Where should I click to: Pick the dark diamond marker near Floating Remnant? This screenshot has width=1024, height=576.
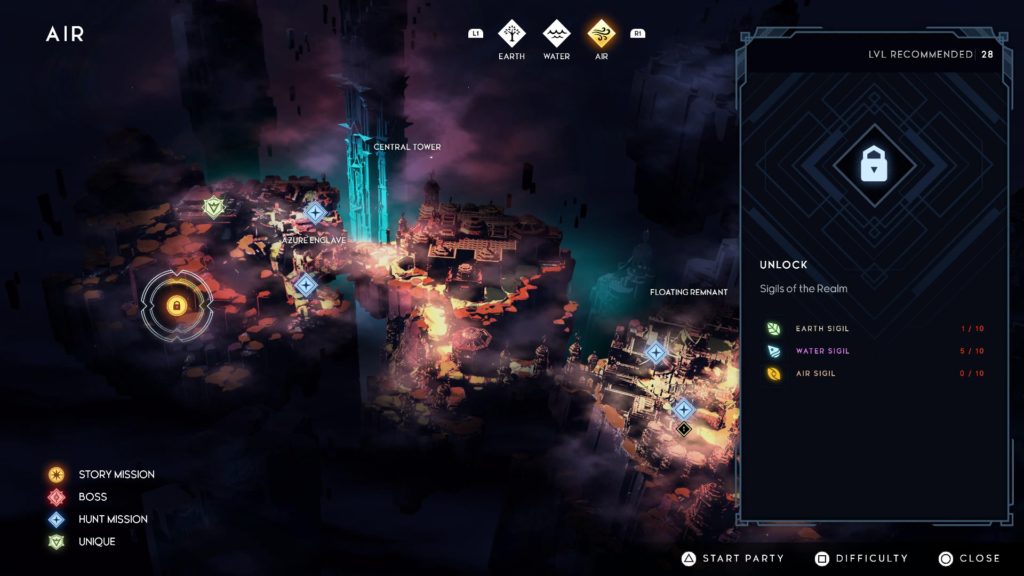pos(684,429)
